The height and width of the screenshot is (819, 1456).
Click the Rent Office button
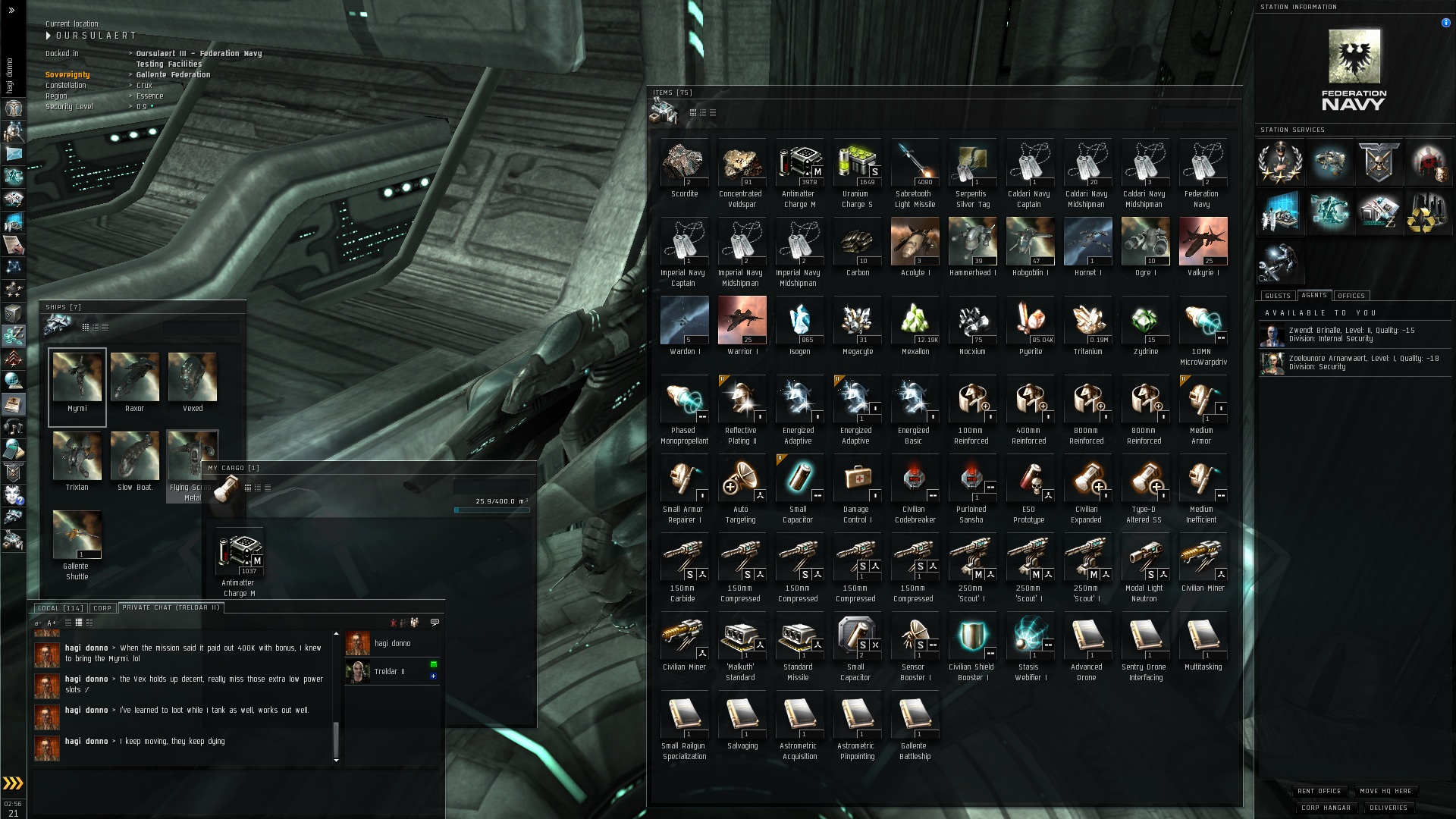click(x=1319, y=791)
